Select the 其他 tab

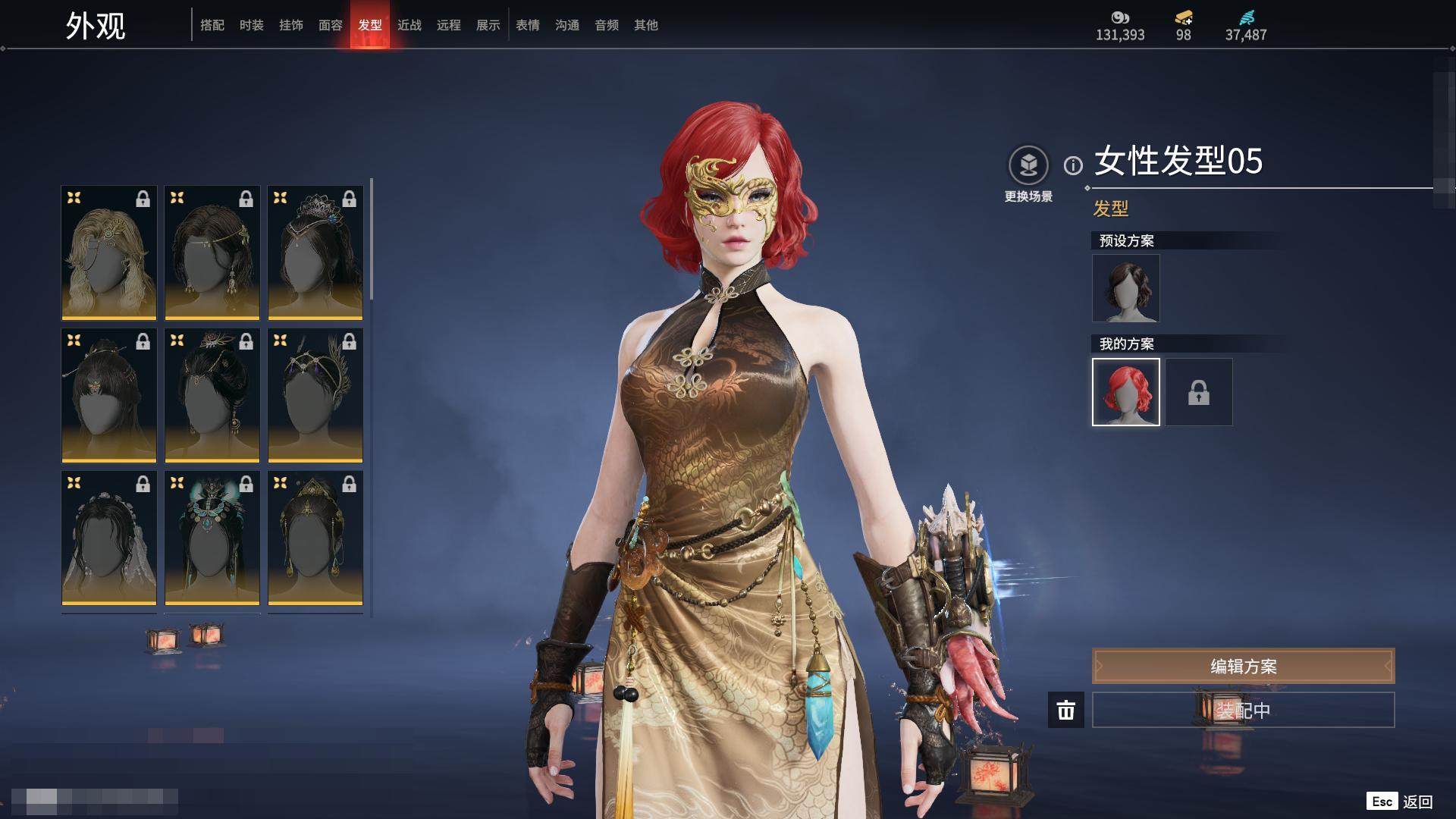[646, 25]
